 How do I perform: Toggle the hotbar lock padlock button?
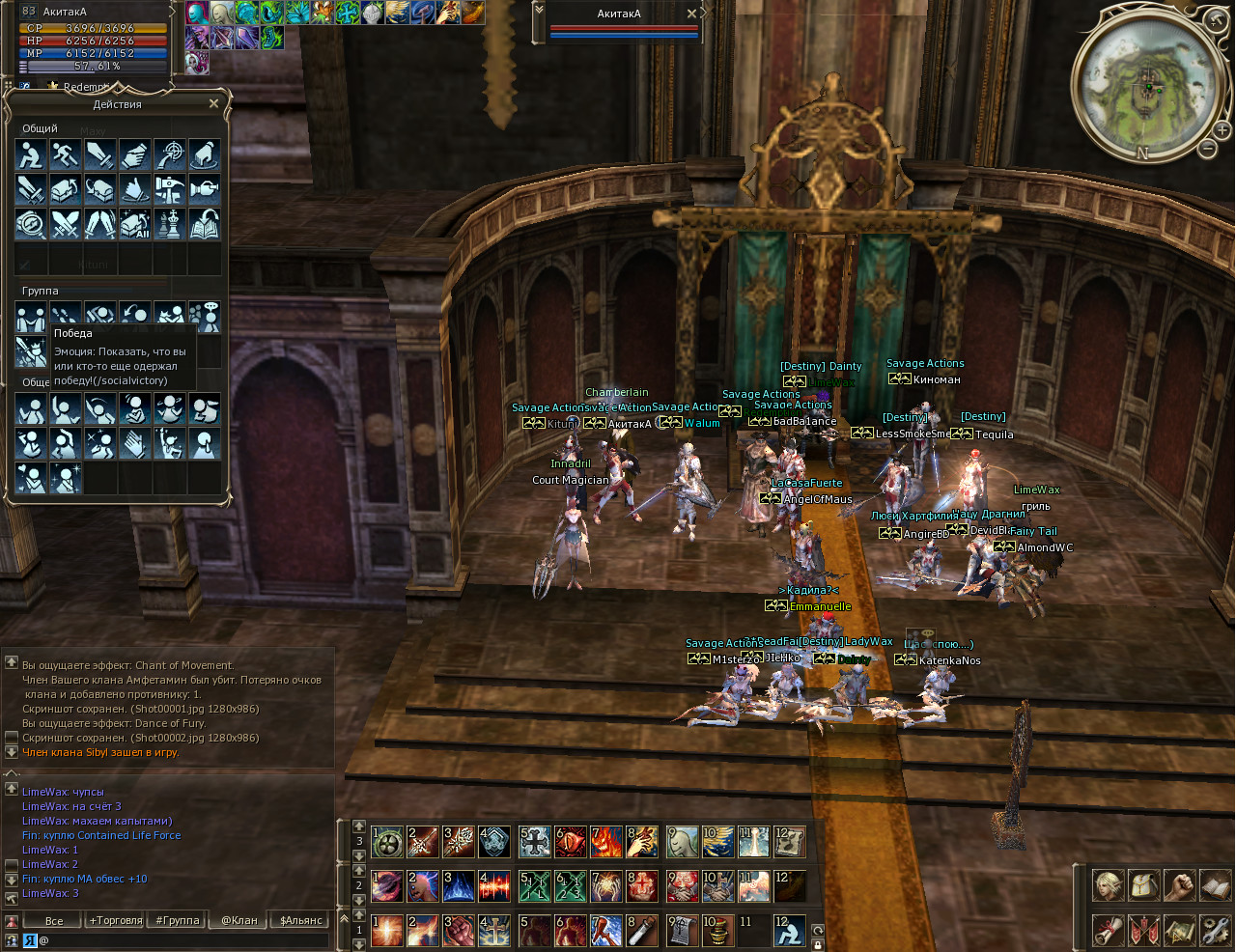click(818, 944)
